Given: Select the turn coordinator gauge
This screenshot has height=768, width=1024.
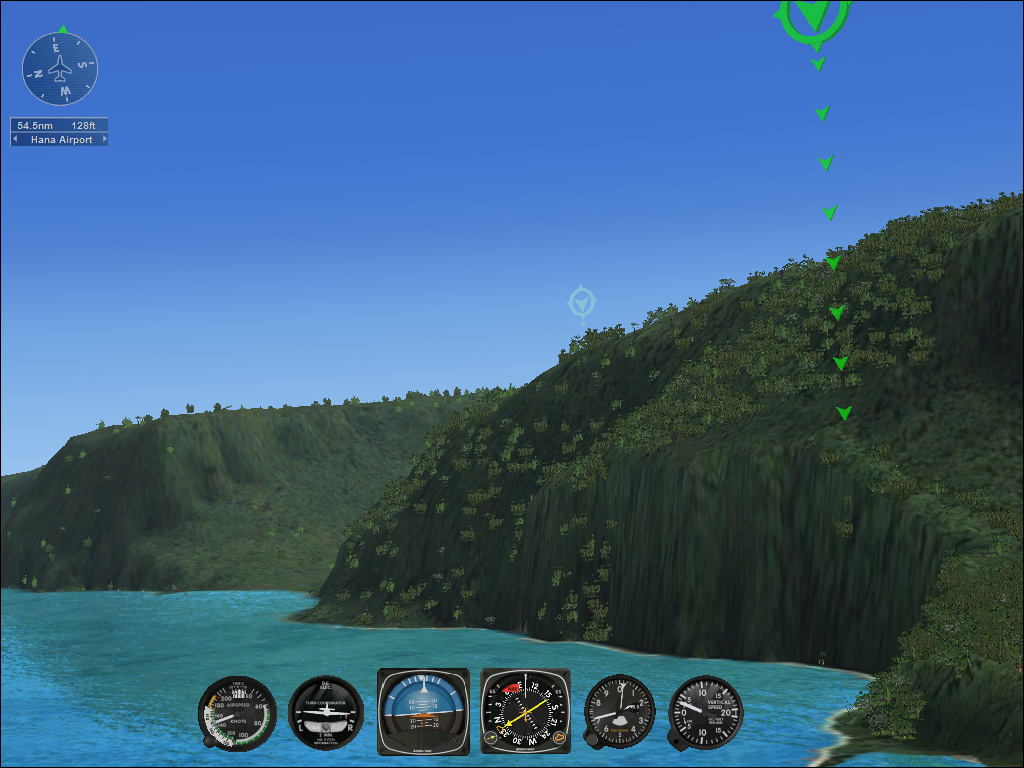Looking at the screenshot, I should click(326, 712).
